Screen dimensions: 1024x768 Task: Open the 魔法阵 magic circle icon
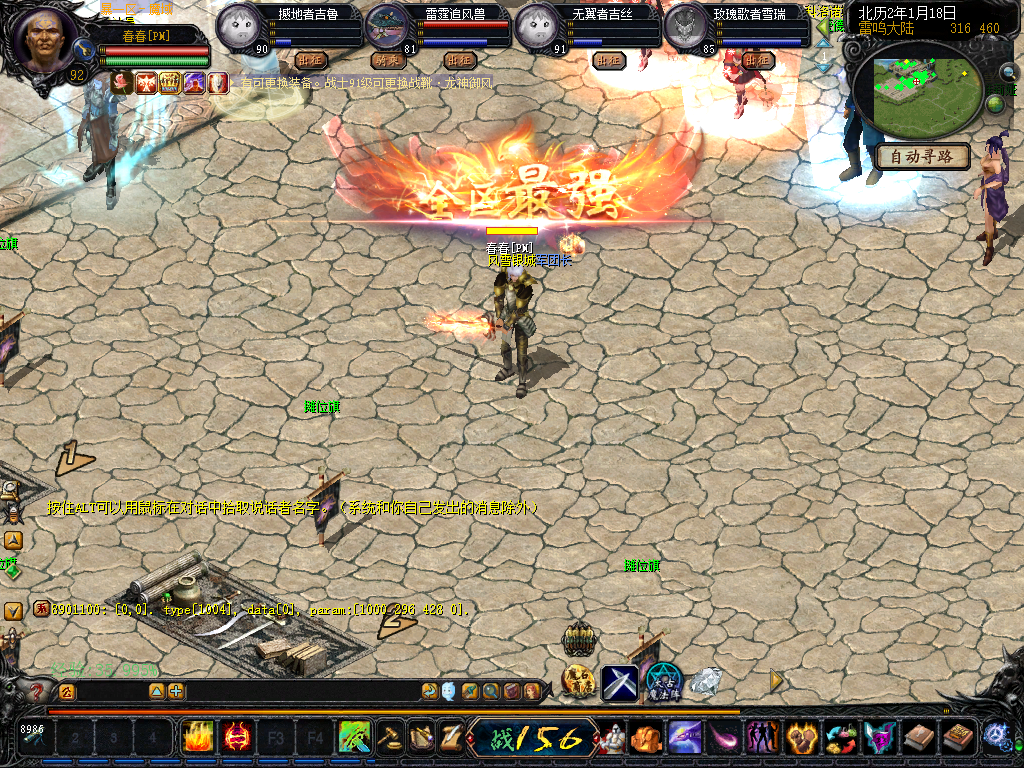[662, 684]
